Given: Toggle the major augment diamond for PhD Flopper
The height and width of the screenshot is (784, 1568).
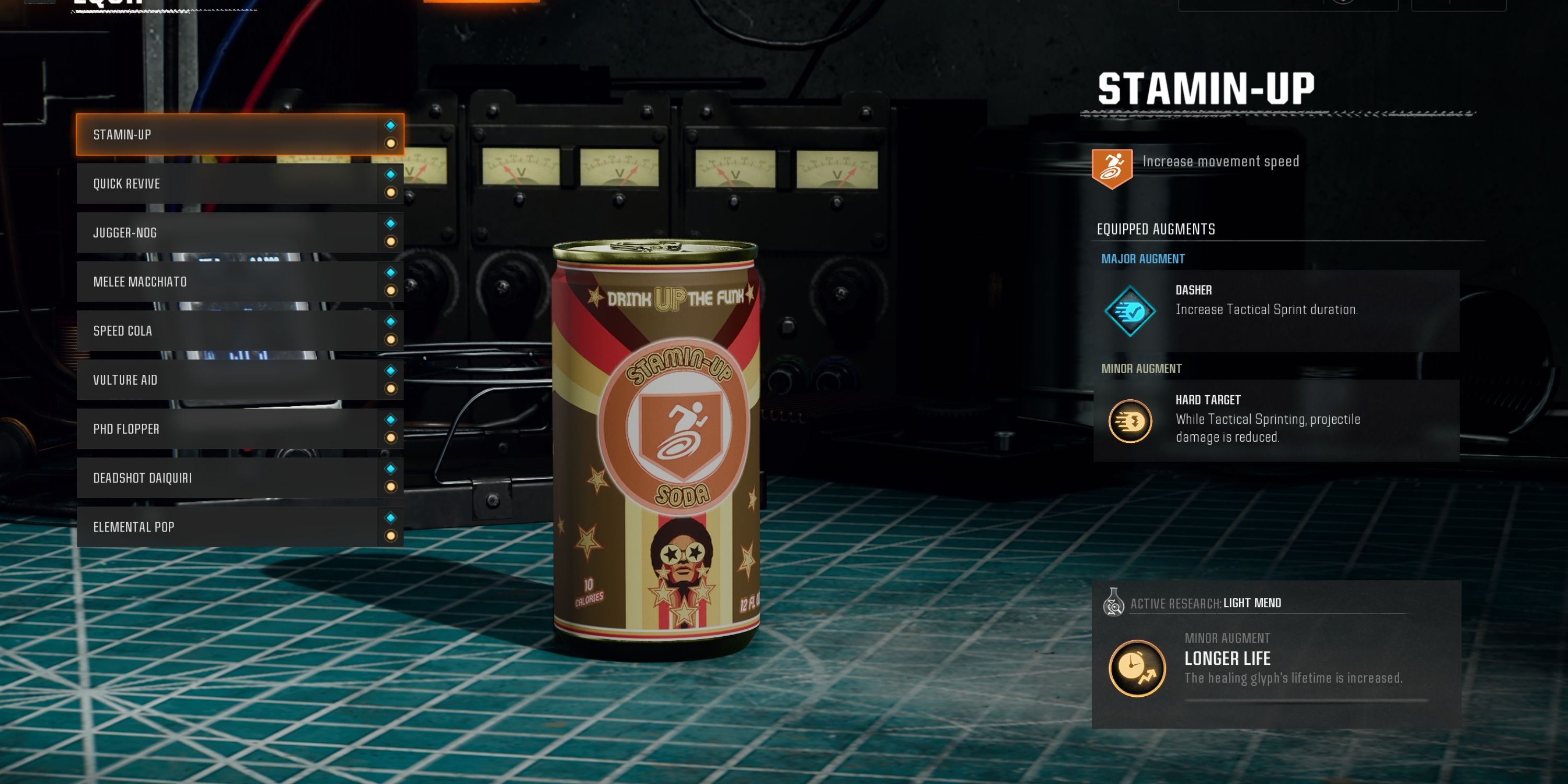Looking at the screenshot, I should [x=392, y=419].
